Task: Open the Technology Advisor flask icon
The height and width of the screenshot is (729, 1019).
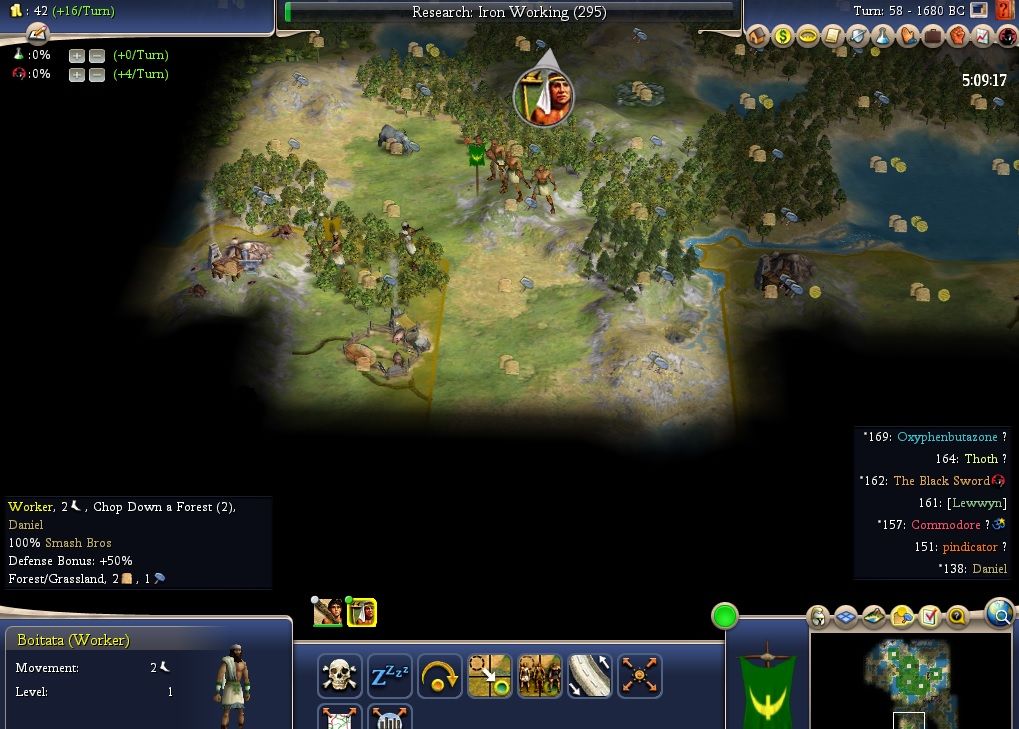Action: coord(883,37)
